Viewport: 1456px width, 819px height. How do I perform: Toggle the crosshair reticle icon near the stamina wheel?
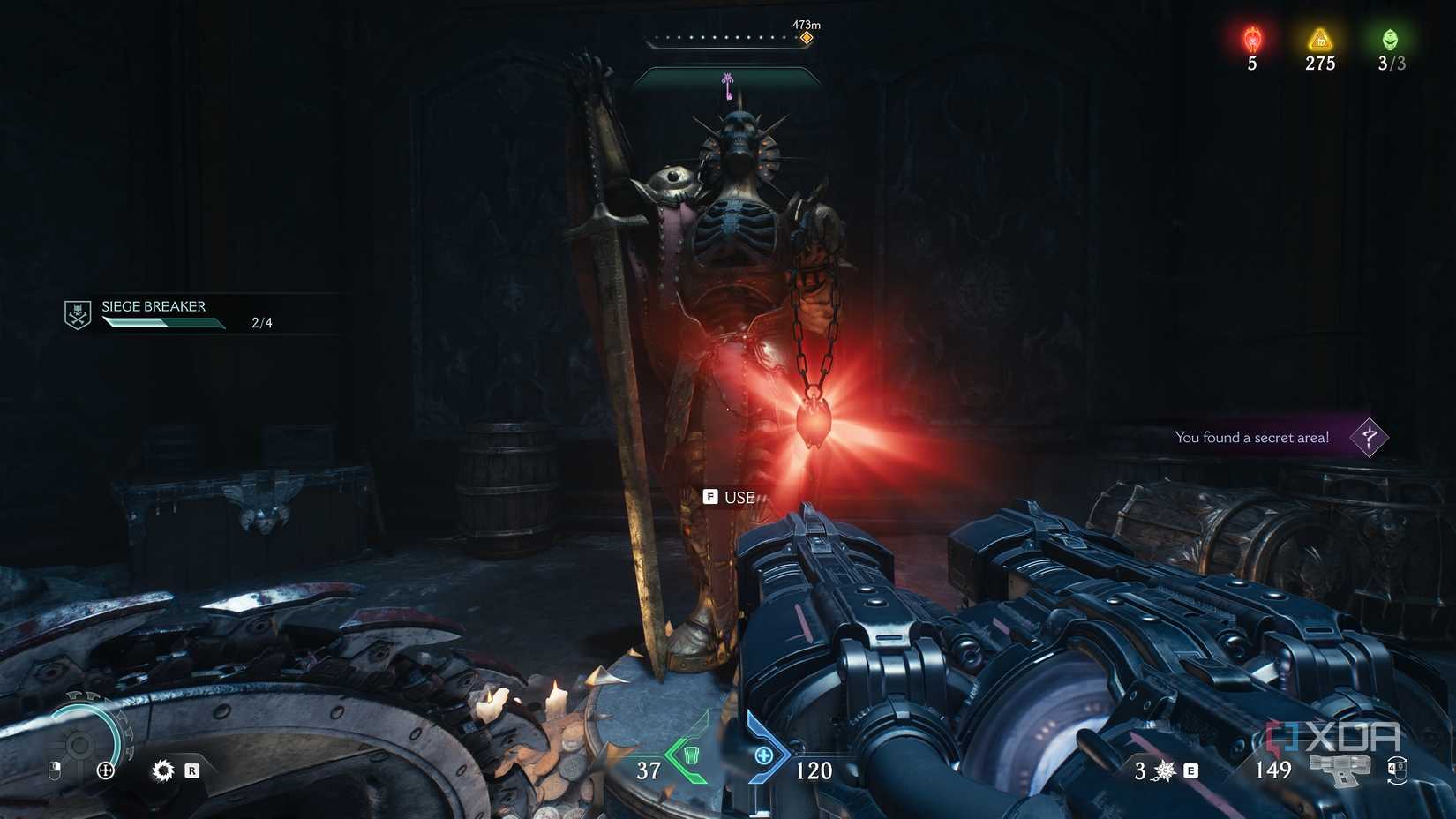point(106,770)
